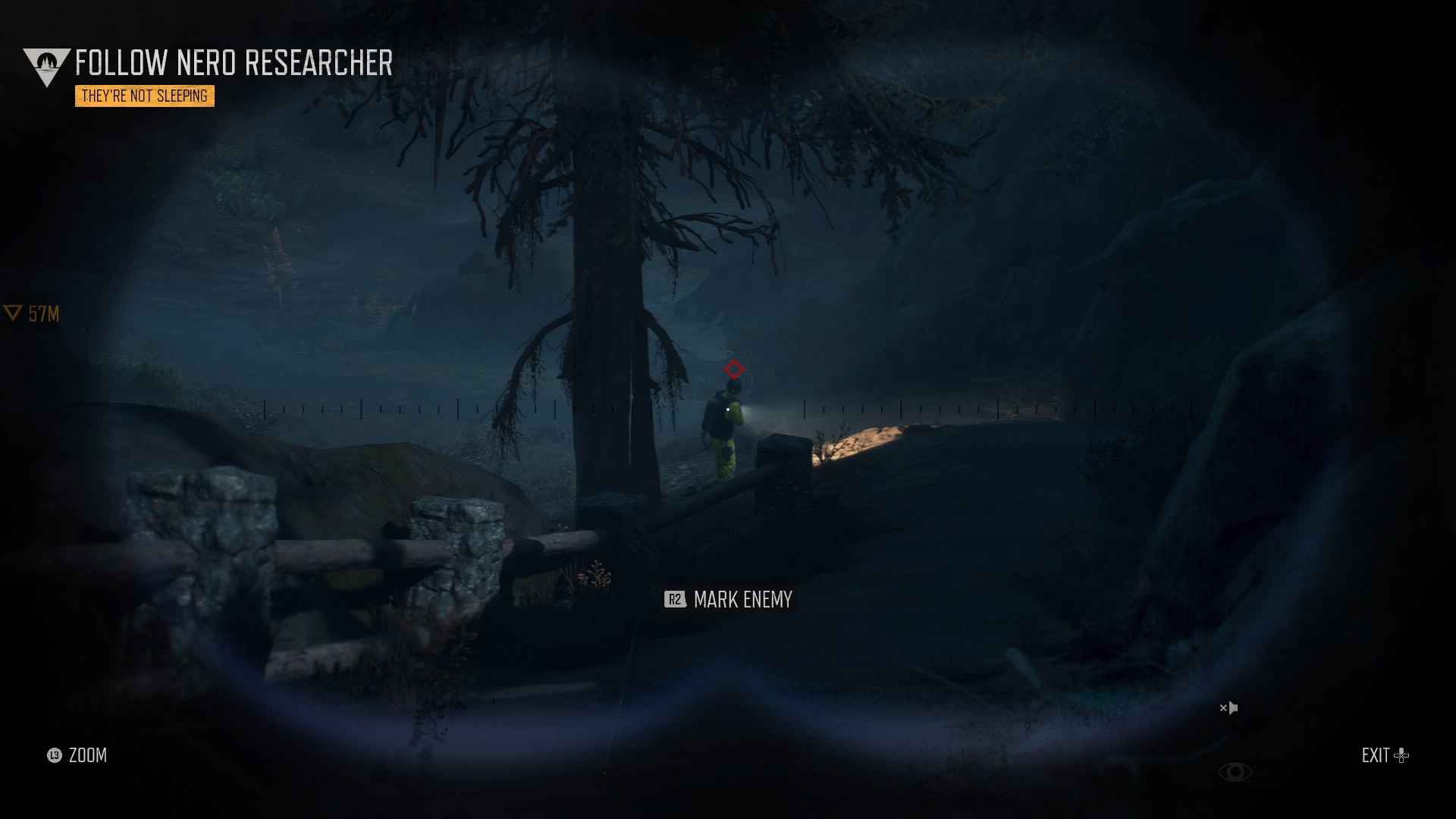The width and height of the screenshot is (1456, 819).
Task: Toggle the sound suppression speaker icon
Action: (x=1228, y=708)
